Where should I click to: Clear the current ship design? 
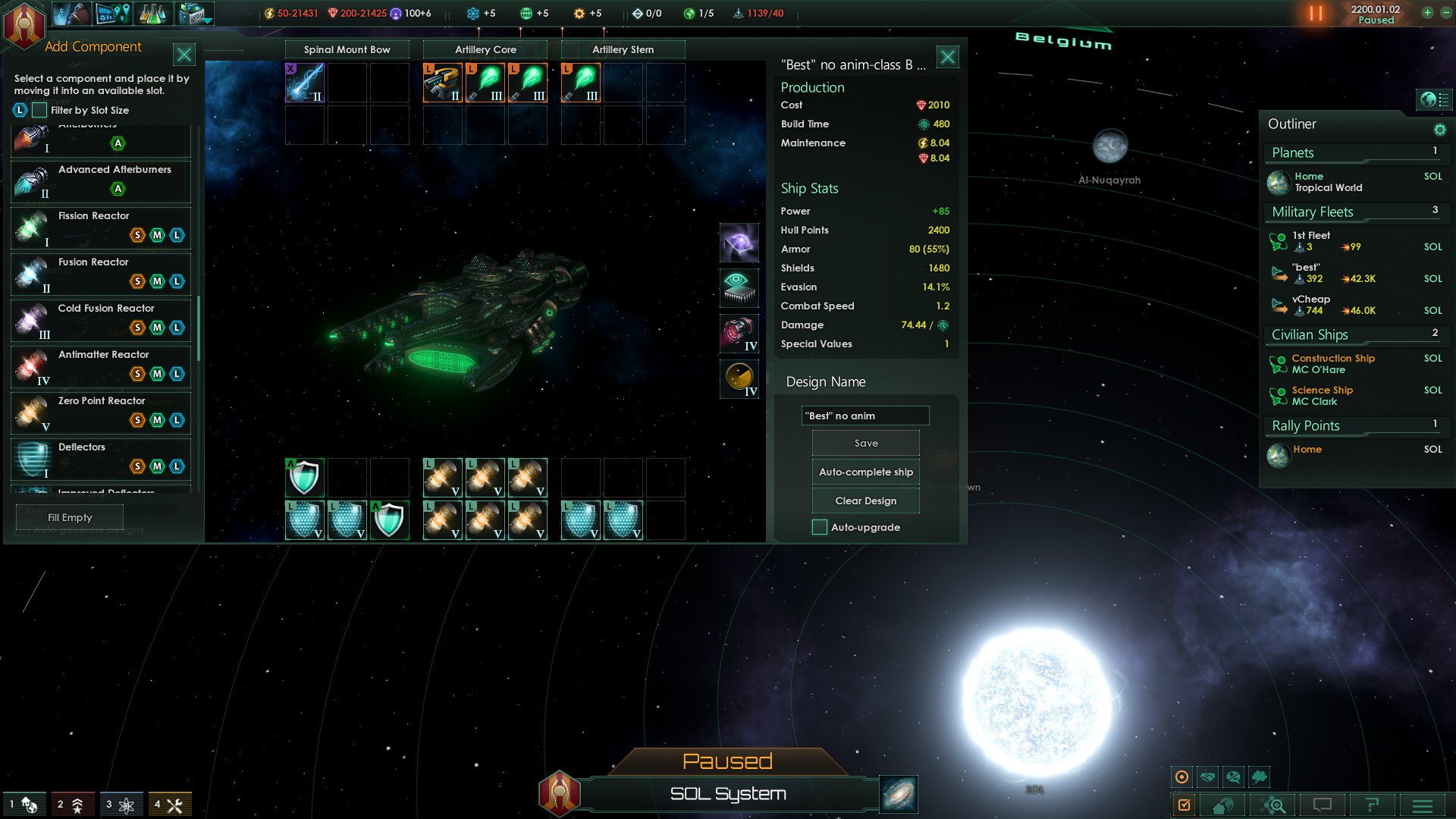coord(865,501)
